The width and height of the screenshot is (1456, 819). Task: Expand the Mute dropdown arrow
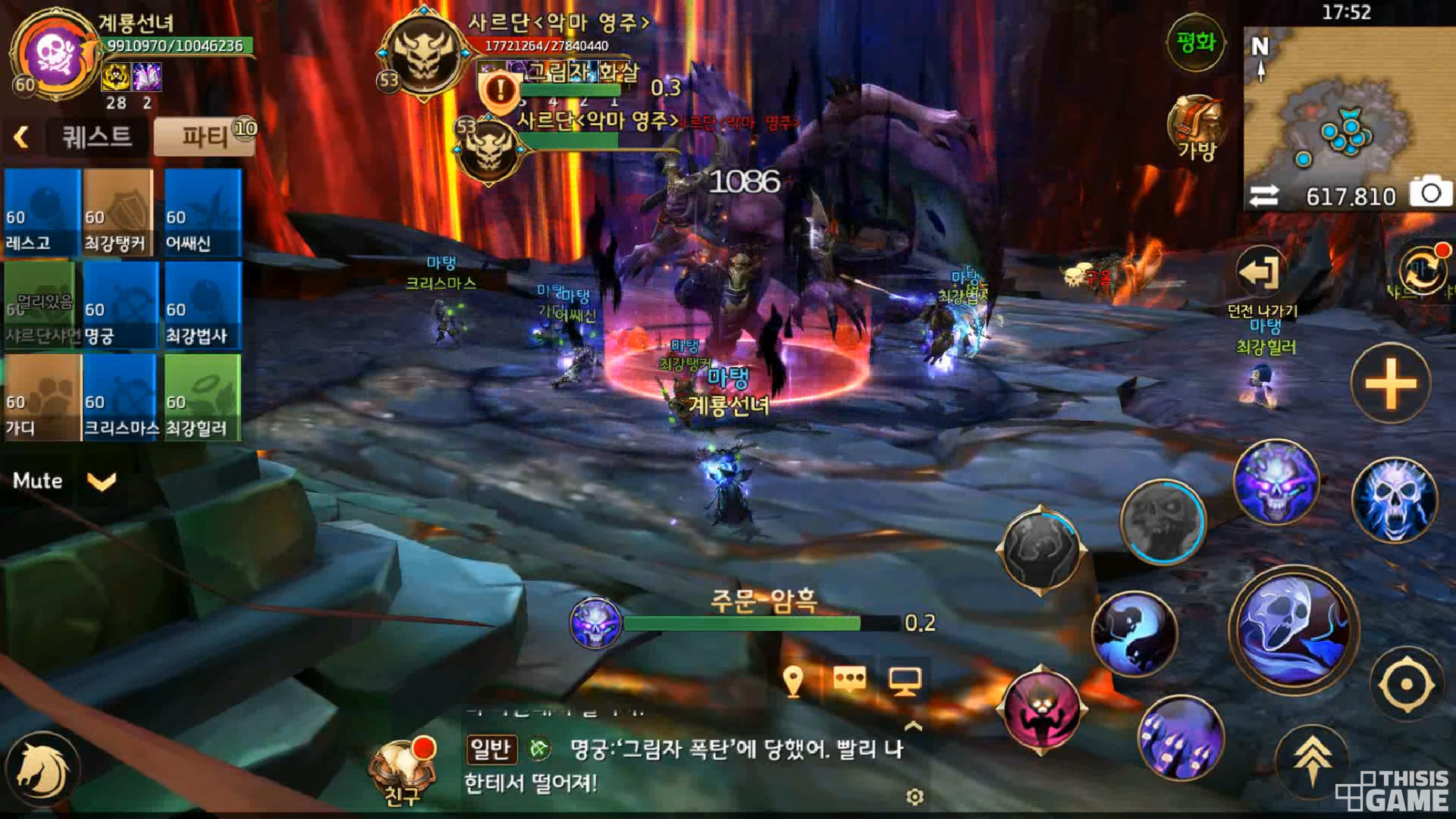[x=102, y=481]
